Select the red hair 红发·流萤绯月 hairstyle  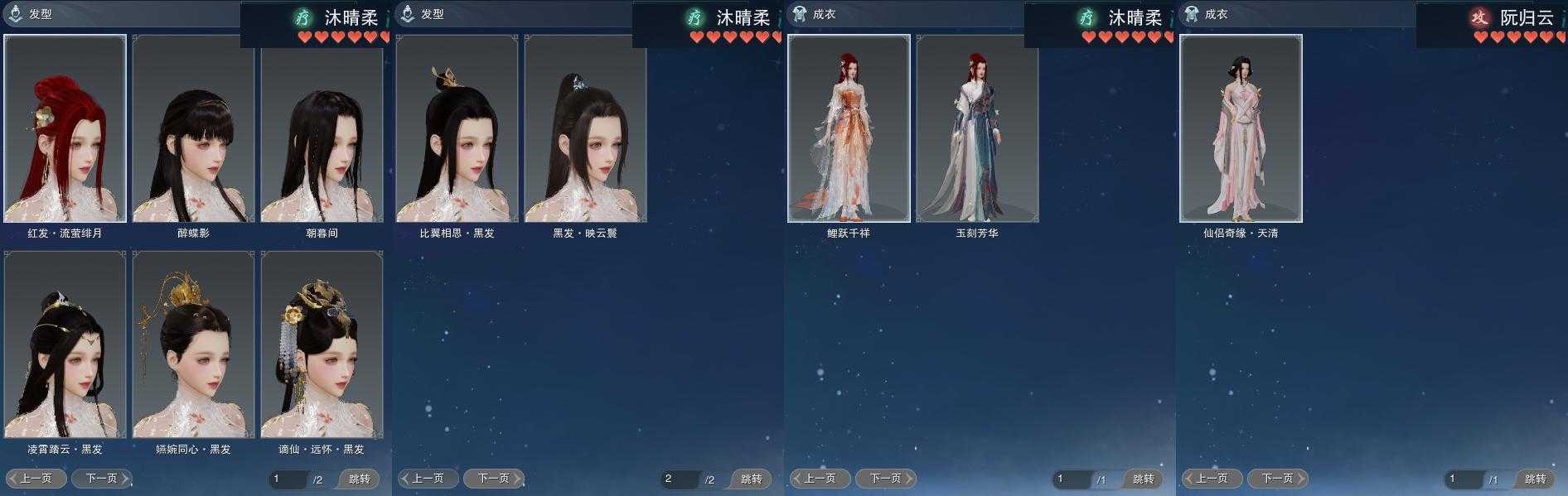[65, 128]
